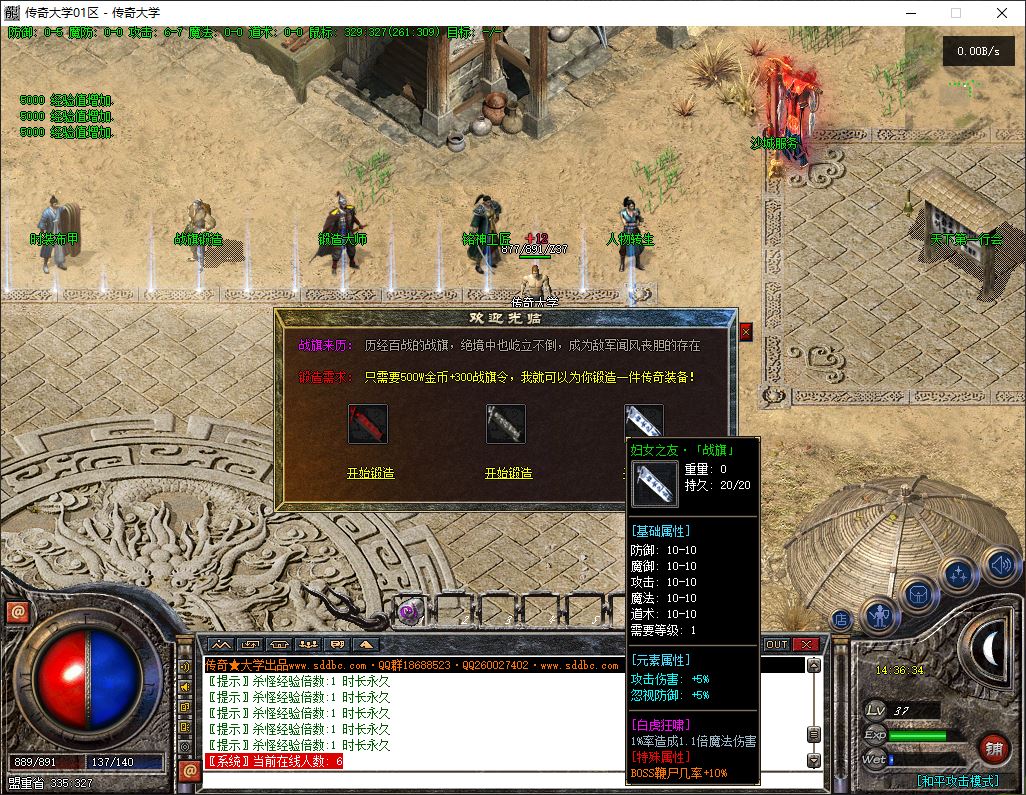The image size is (1026, 795).
Task: Select the red war banner icon
Action: (368, 424)
